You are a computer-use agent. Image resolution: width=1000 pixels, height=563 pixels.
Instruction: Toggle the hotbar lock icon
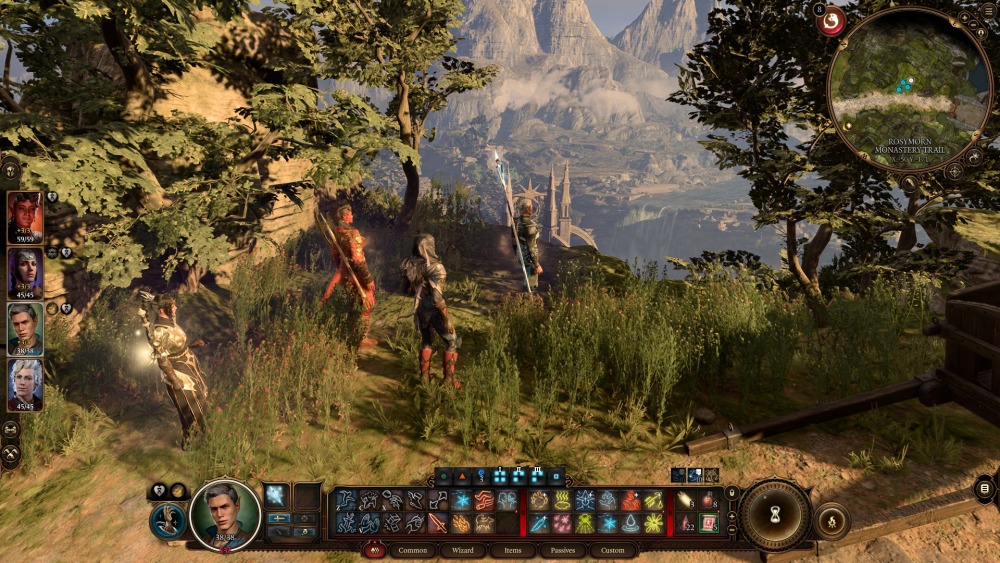[x=731, y=493]
